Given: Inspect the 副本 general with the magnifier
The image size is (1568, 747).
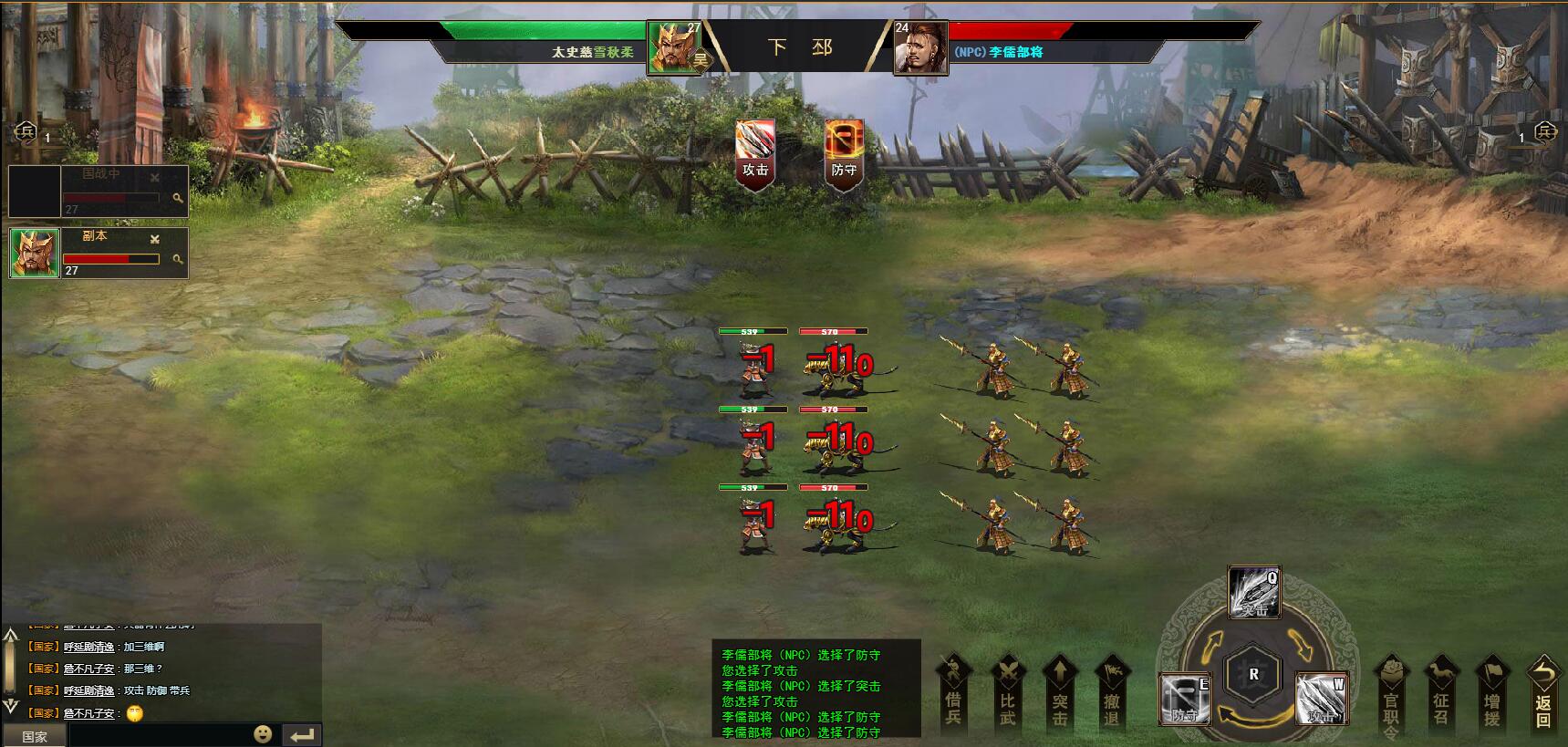Looking at the screenshot, I should point(178,260).
